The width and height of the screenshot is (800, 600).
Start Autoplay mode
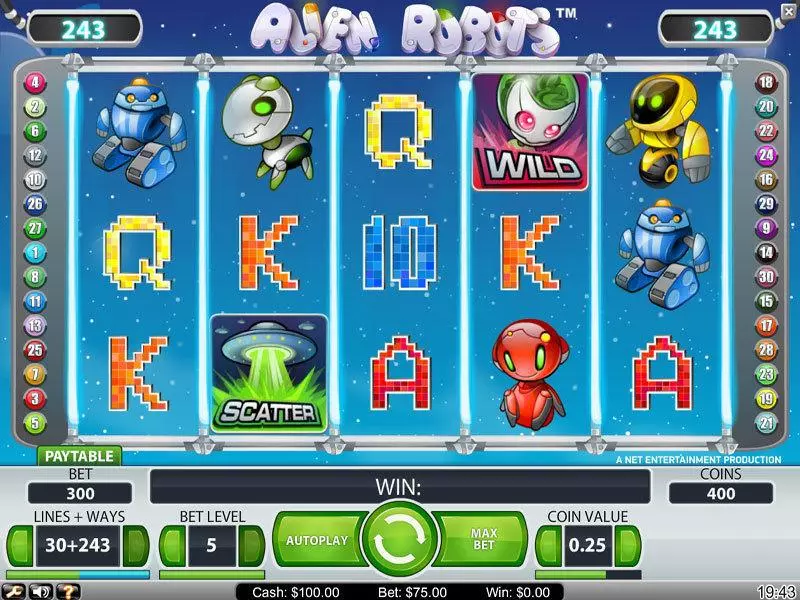[x=316, y=540]
